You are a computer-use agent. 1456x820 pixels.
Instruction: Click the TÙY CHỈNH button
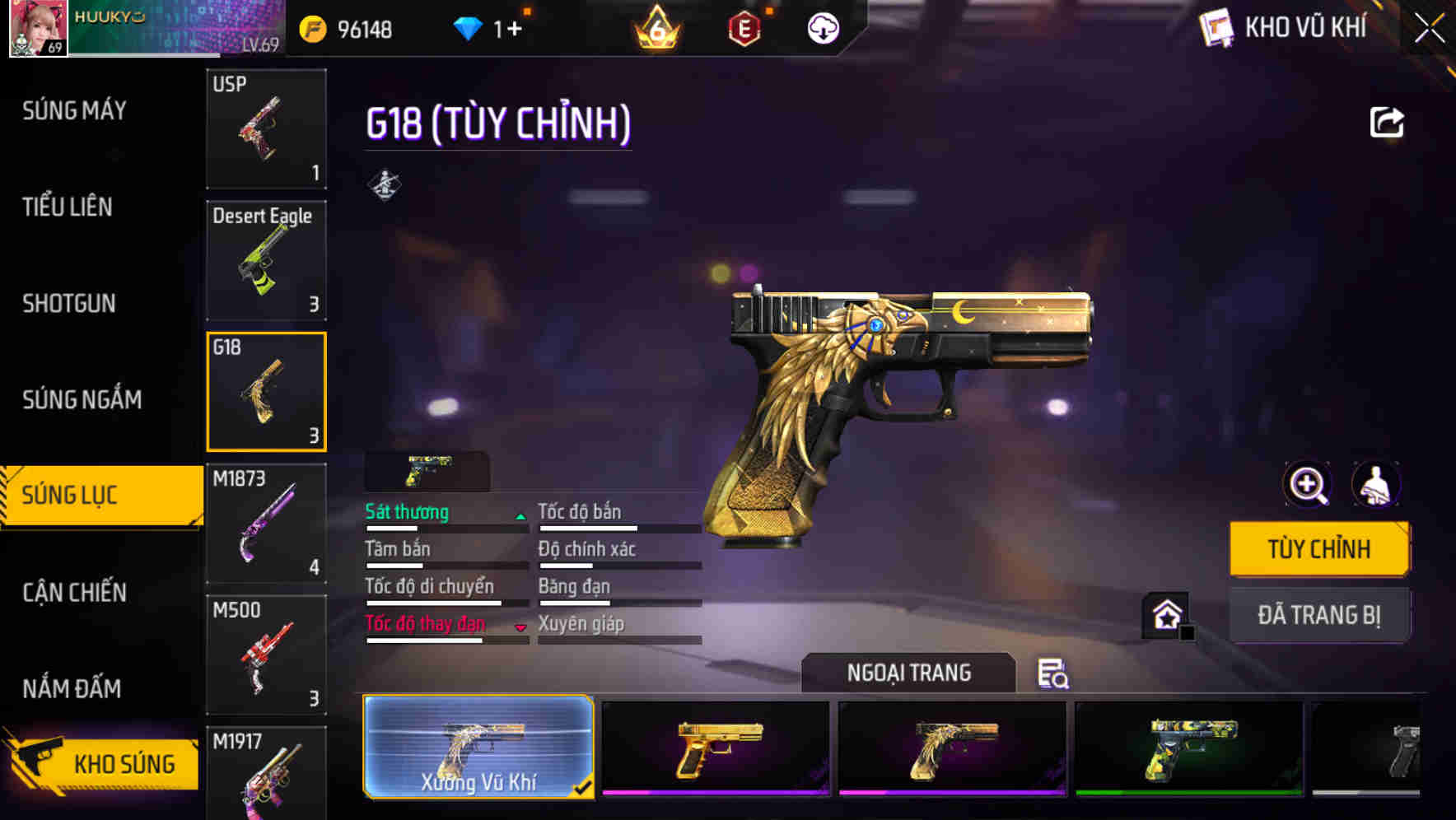(x=1318, y=547)
